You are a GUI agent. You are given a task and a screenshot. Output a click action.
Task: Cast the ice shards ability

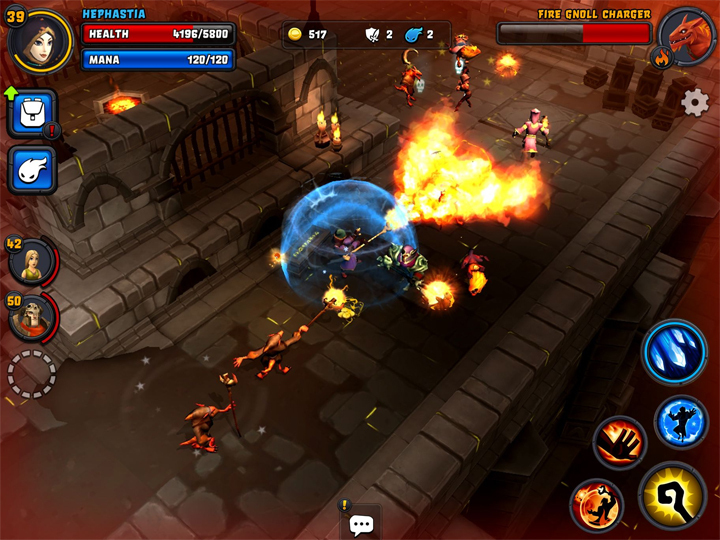coord(675,351)
